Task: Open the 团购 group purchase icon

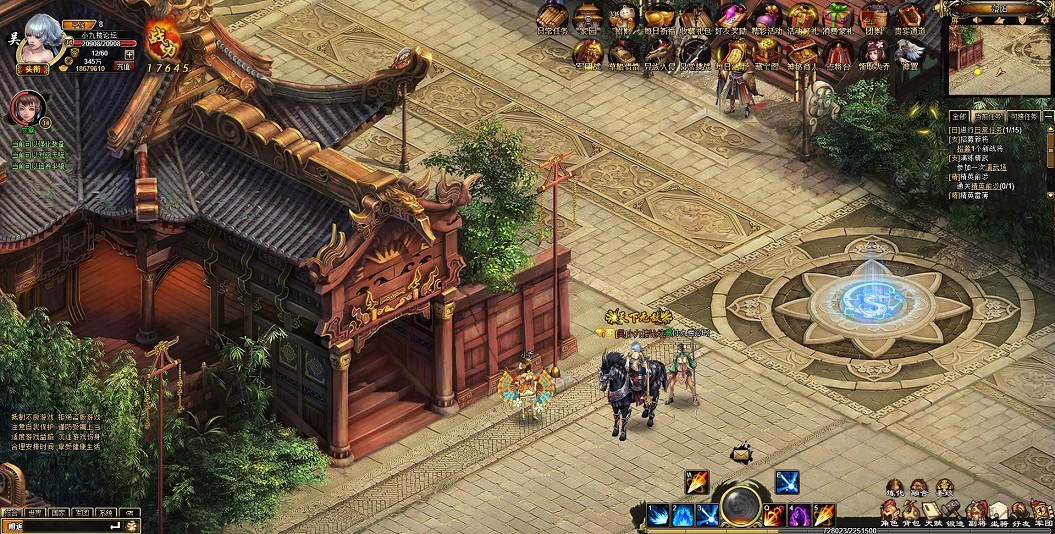Action: (x=873, y=18)
